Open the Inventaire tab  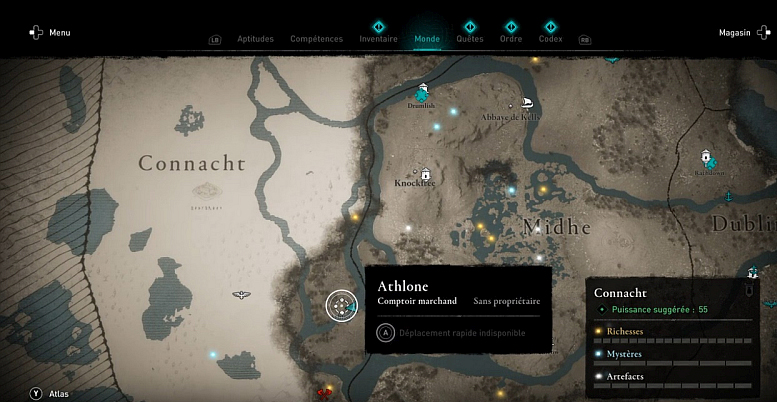[378, 39]
